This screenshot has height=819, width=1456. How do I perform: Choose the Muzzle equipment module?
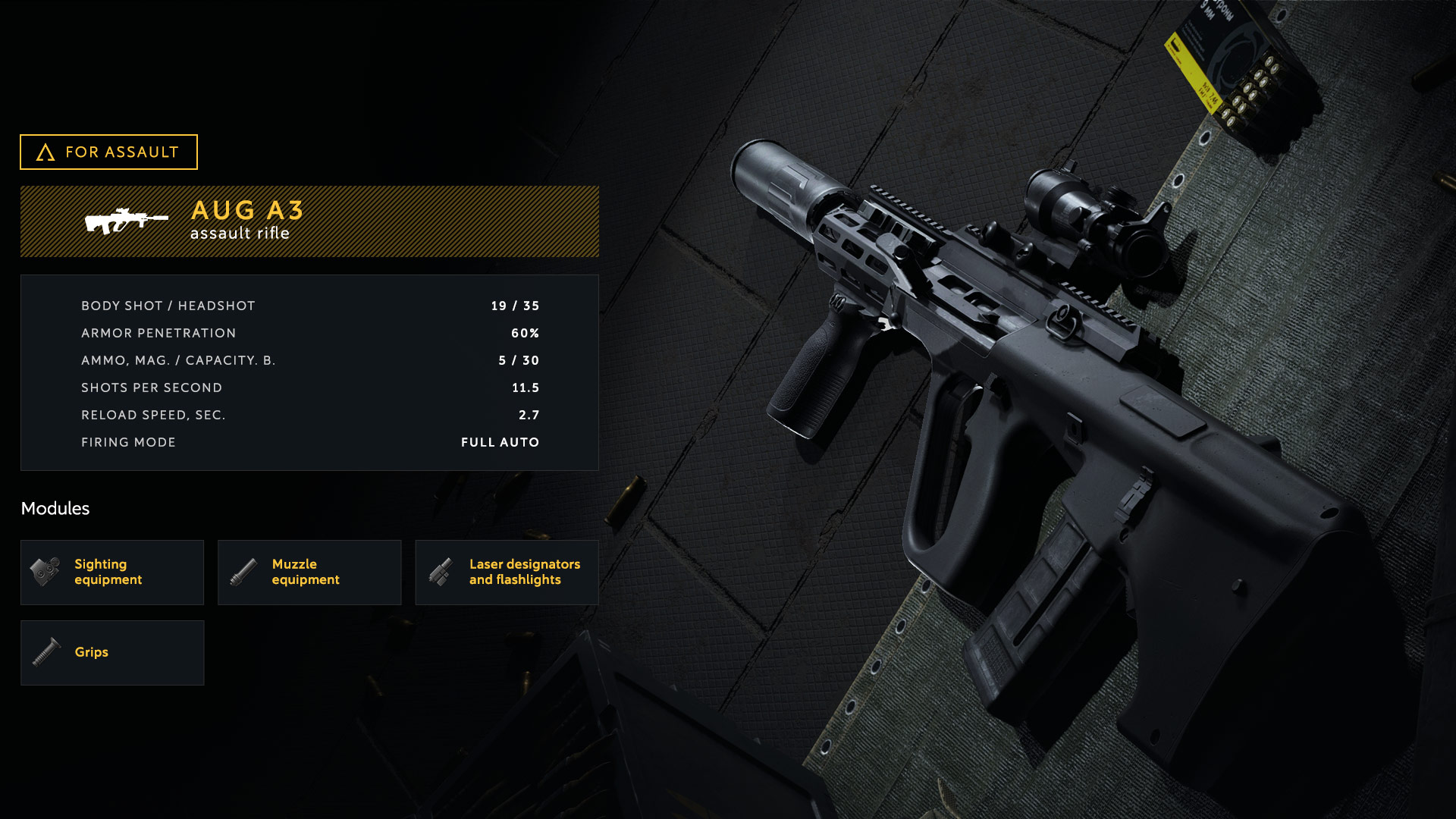[x=309, y=573]
